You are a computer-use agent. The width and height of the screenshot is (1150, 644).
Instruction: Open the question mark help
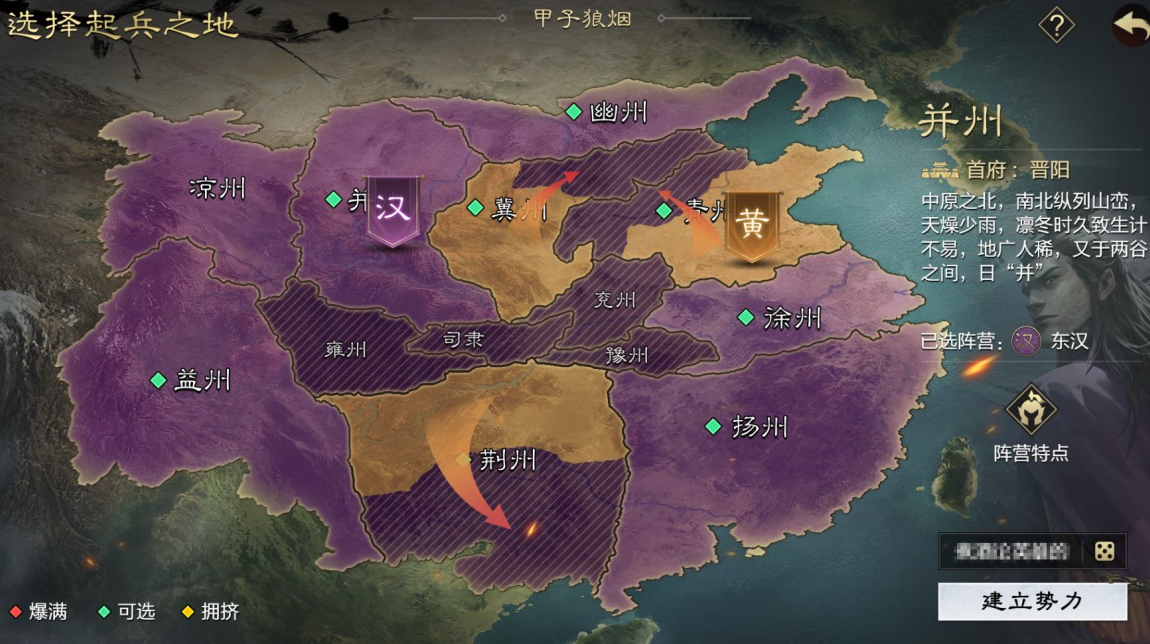click(x=1056, y=25)
